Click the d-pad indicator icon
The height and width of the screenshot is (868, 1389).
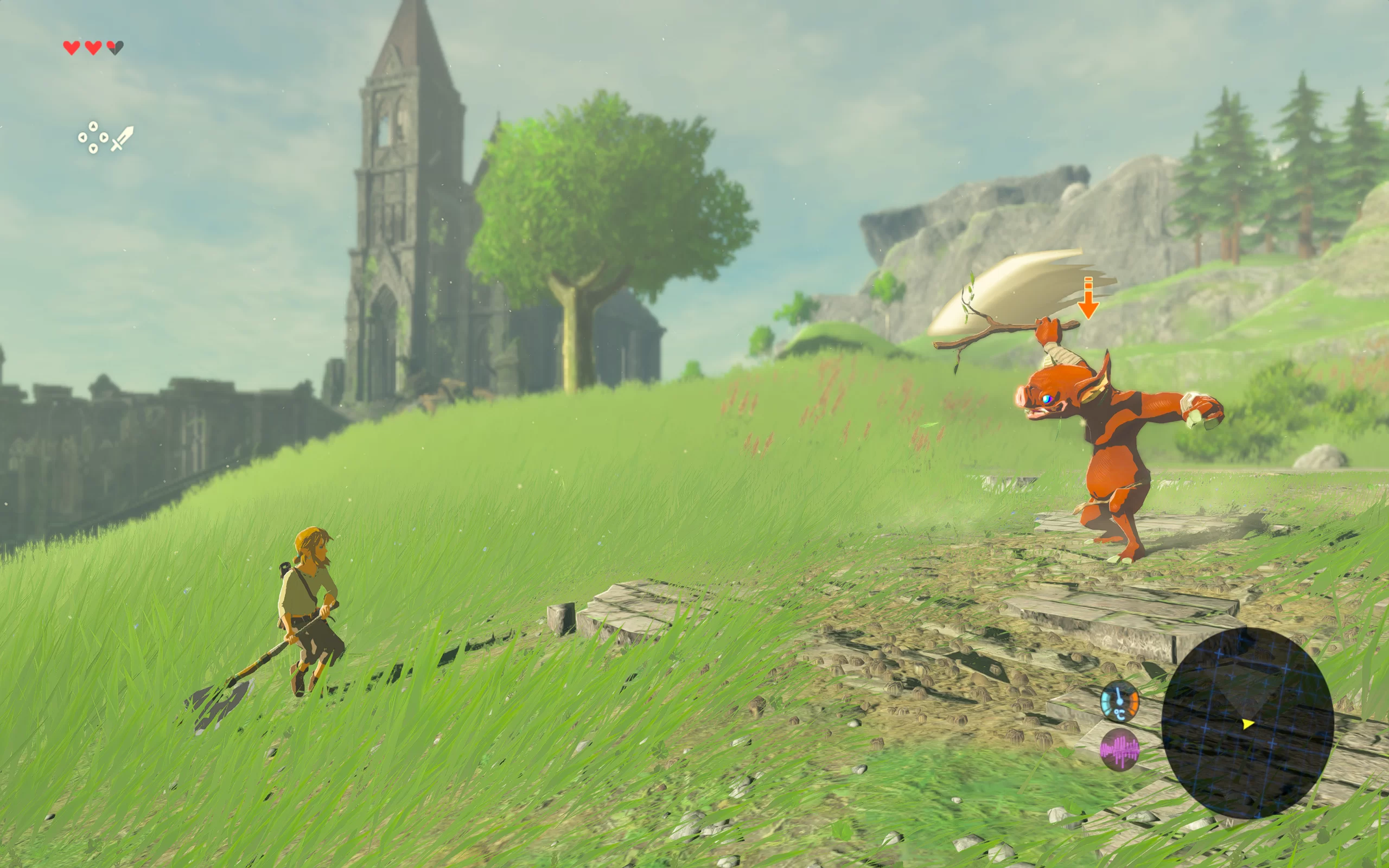click(93, 138)
